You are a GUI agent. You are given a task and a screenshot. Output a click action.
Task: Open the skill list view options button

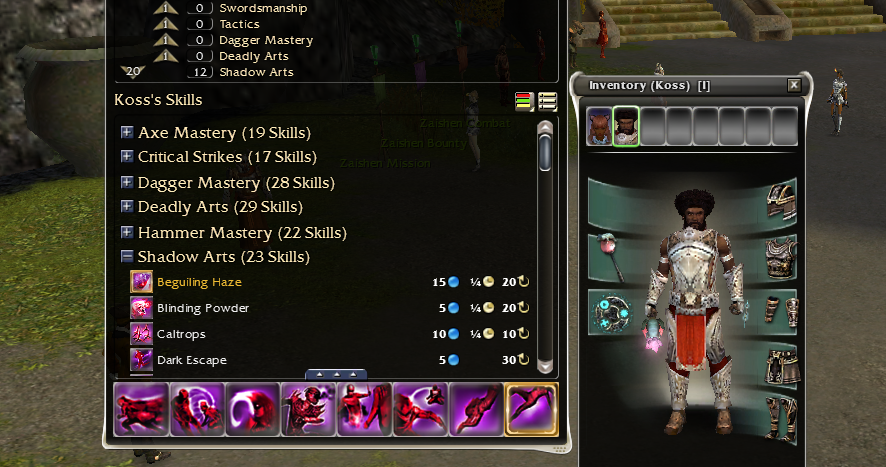point(547,101)
